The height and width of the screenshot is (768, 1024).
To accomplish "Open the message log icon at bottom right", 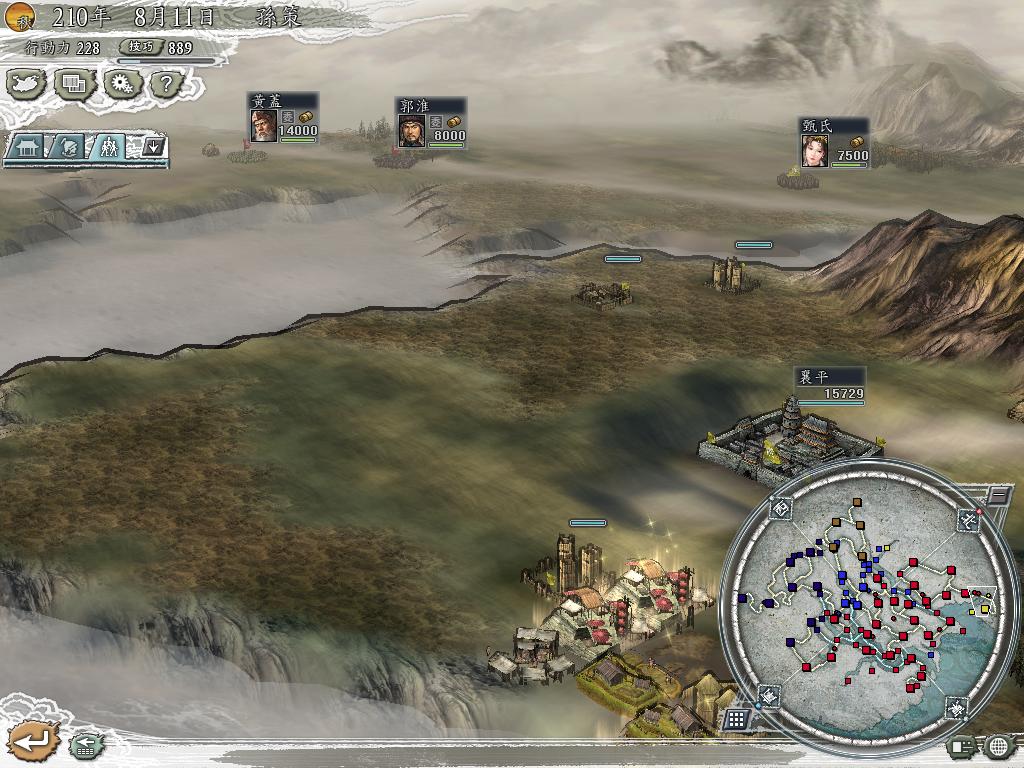I will [x=965, y=746].
